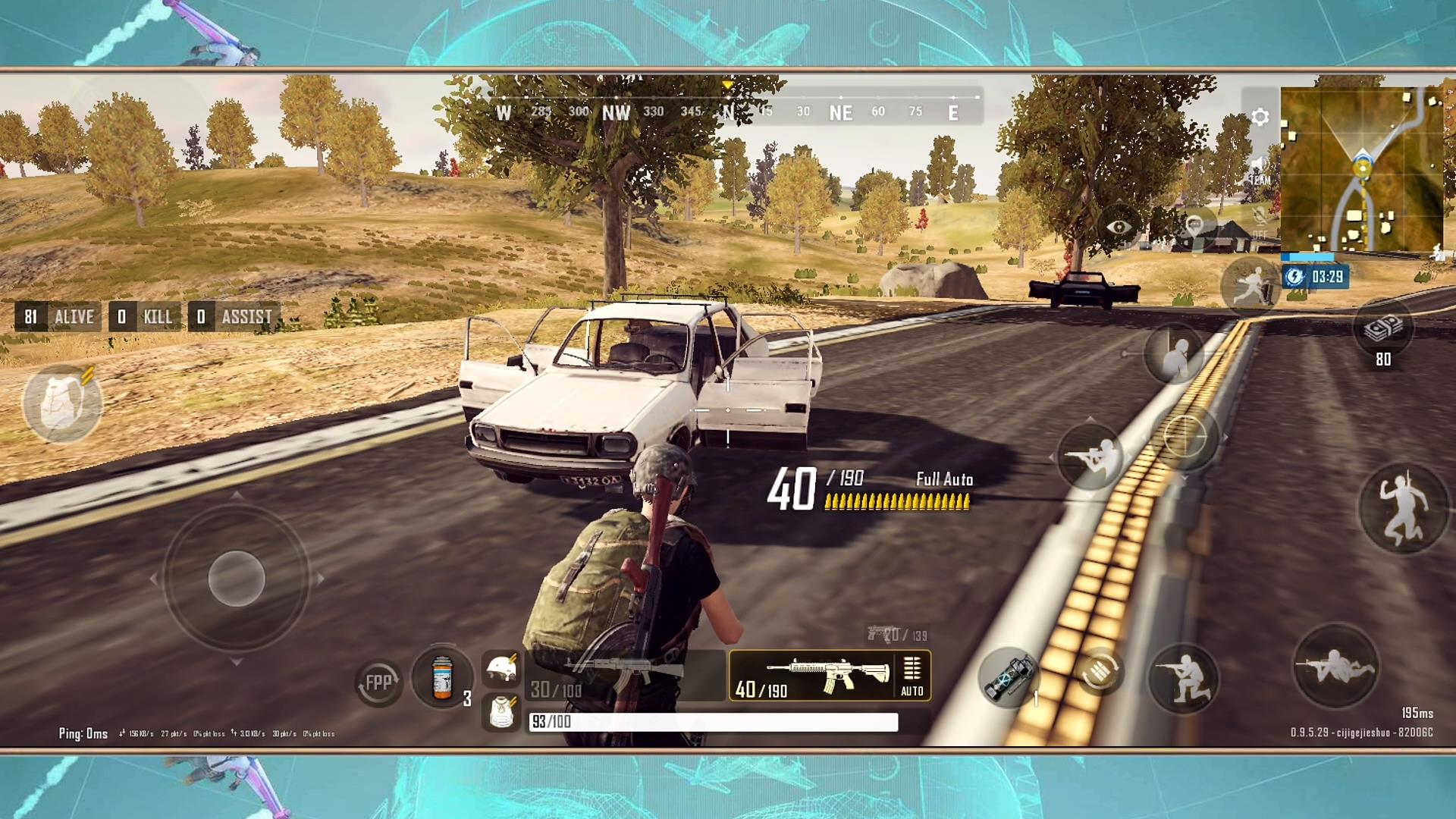Open the map marker chat button
This screenshot has height=819, width=1456.
click(1194, 225)
